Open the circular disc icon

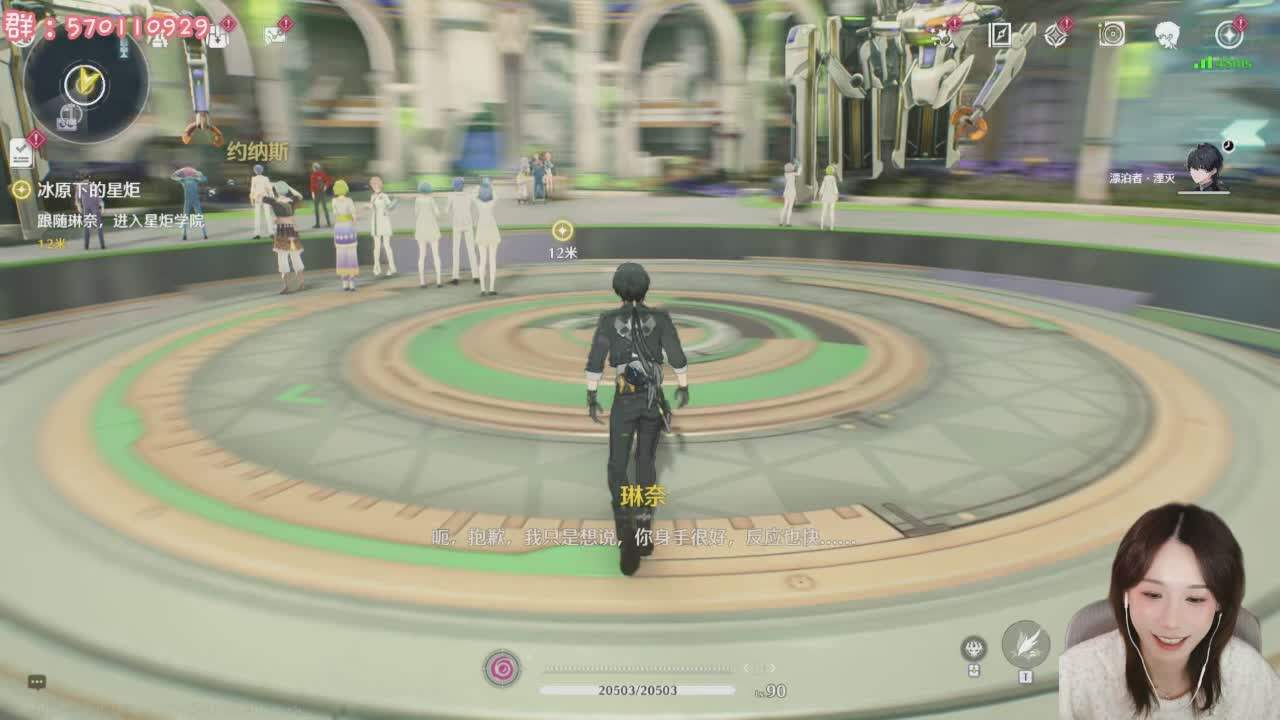tap(1111, 35)
